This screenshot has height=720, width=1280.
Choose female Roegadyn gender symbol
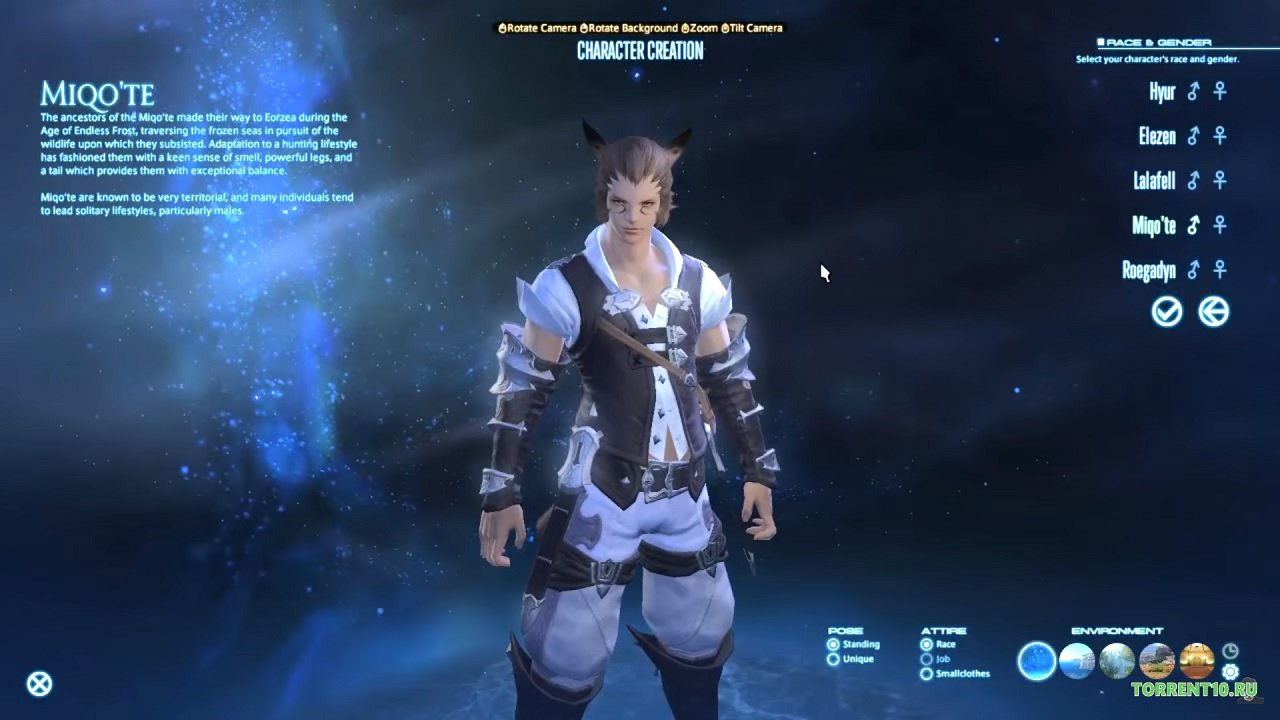tap(1220, 270)
